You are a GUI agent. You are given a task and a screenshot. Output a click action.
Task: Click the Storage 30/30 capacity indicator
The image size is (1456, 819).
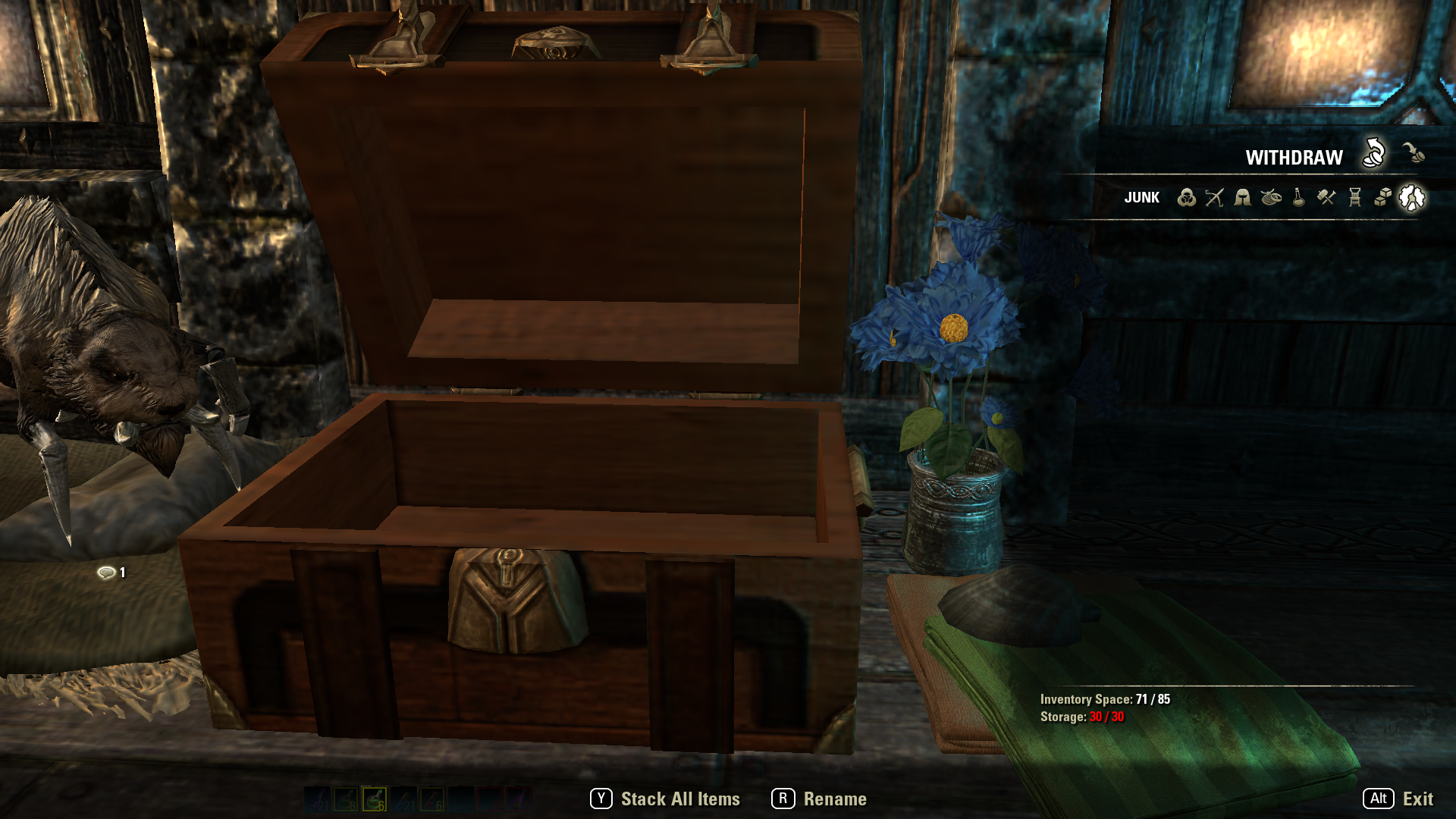click(x=1082, y=716)
